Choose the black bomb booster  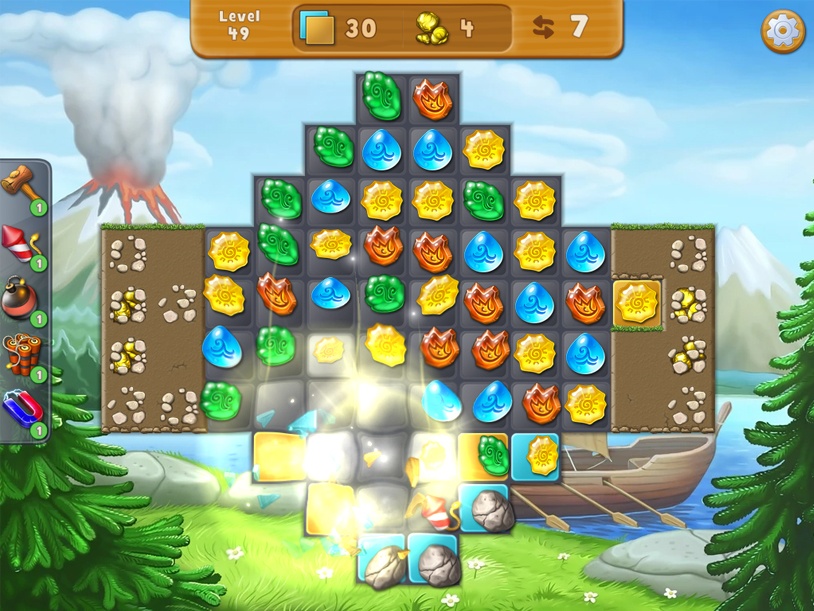click(22, 297)
